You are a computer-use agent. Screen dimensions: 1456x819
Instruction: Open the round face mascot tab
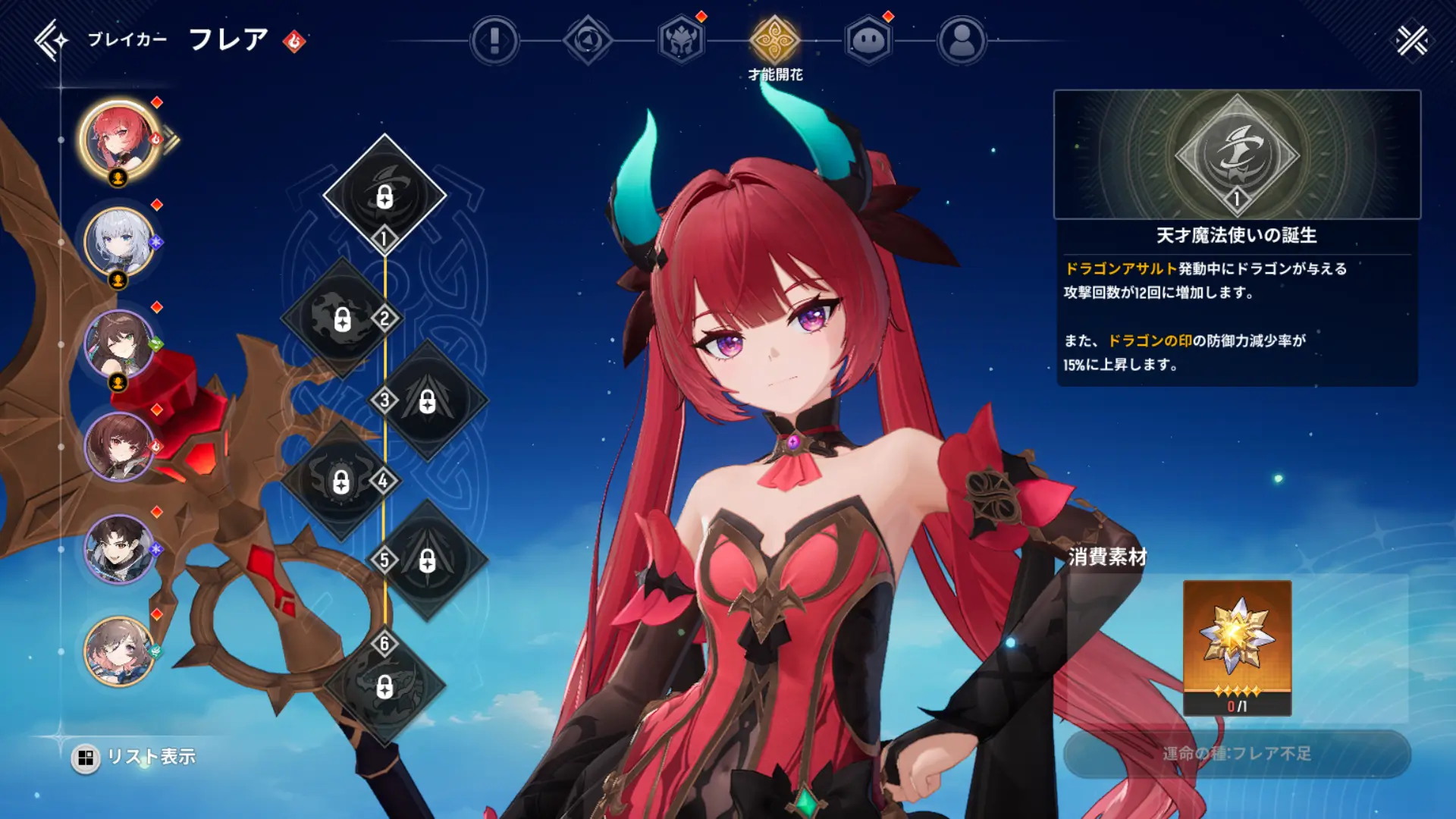click(x=868, y=40)
